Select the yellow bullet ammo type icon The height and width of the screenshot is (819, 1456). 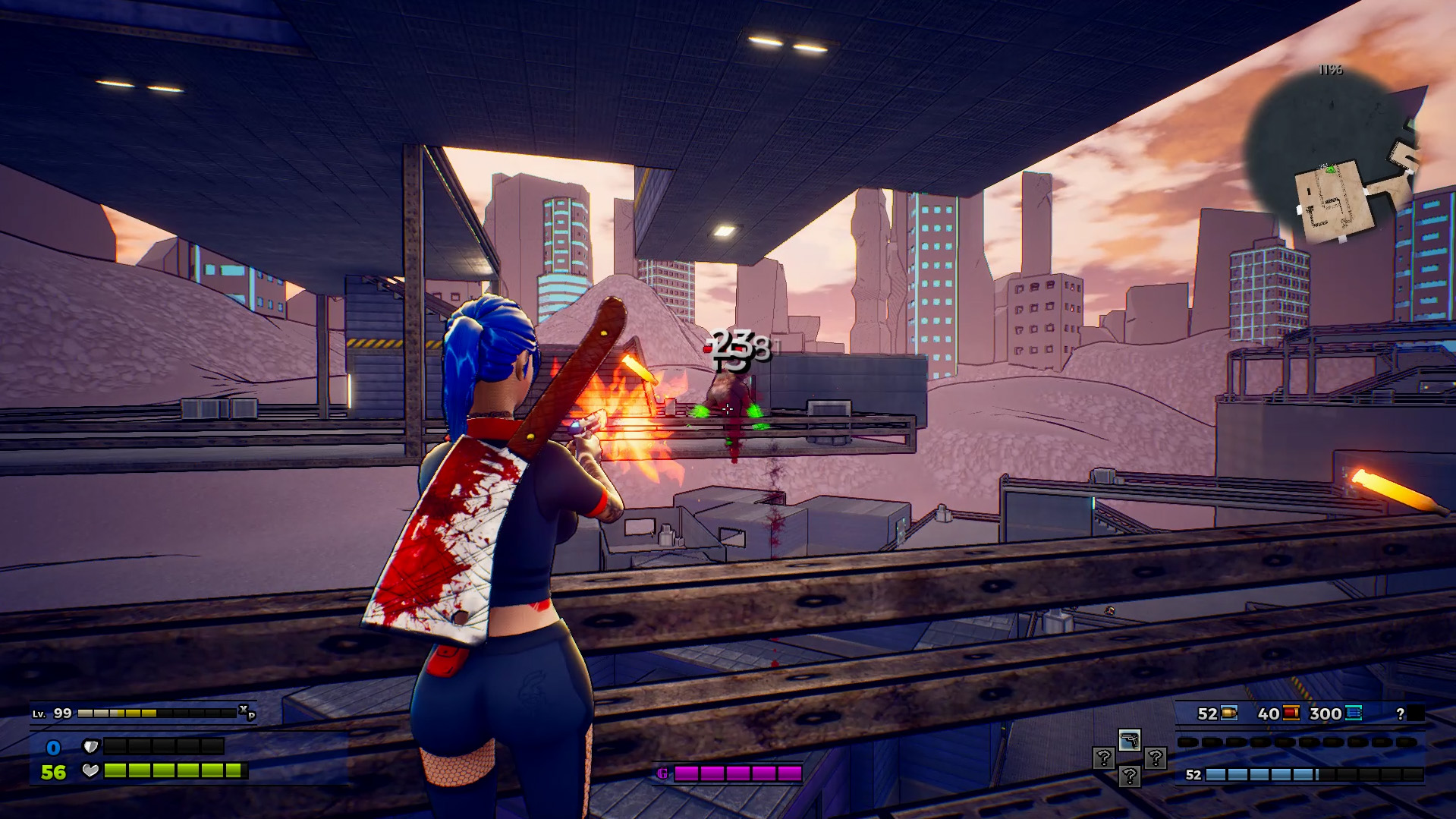pyautogui.click(x=1229, y=713)
